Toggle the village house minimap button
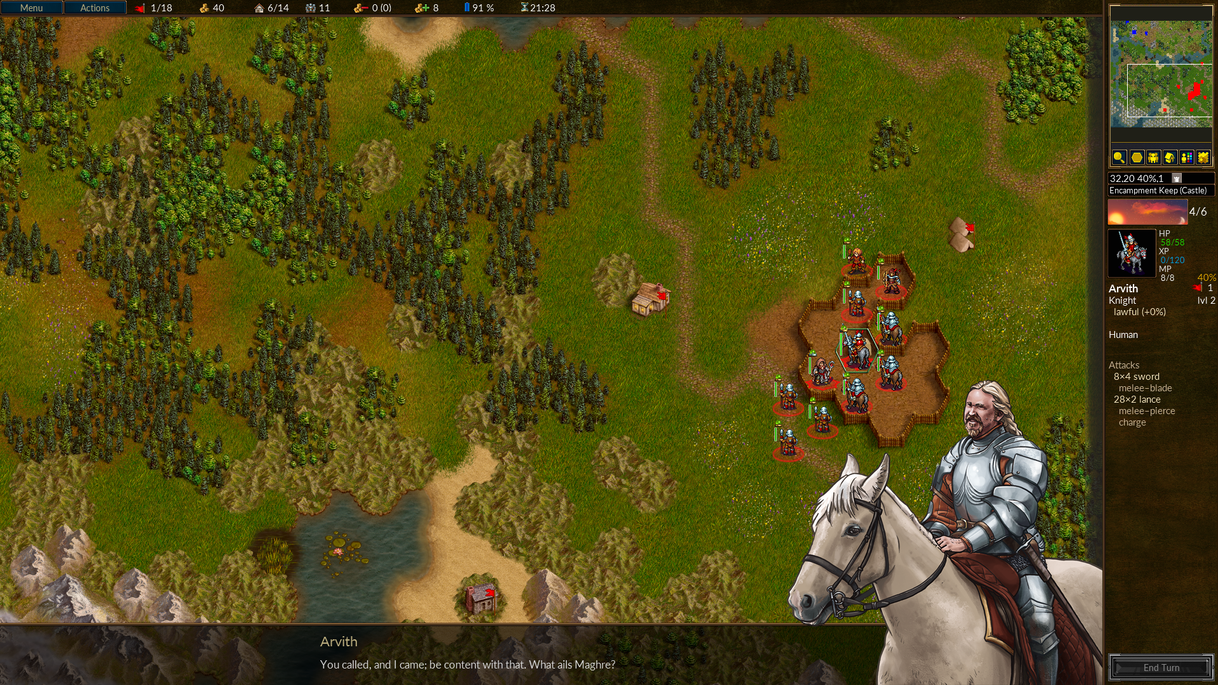The image size is (1218, 685). click(x=1170, y=158)
